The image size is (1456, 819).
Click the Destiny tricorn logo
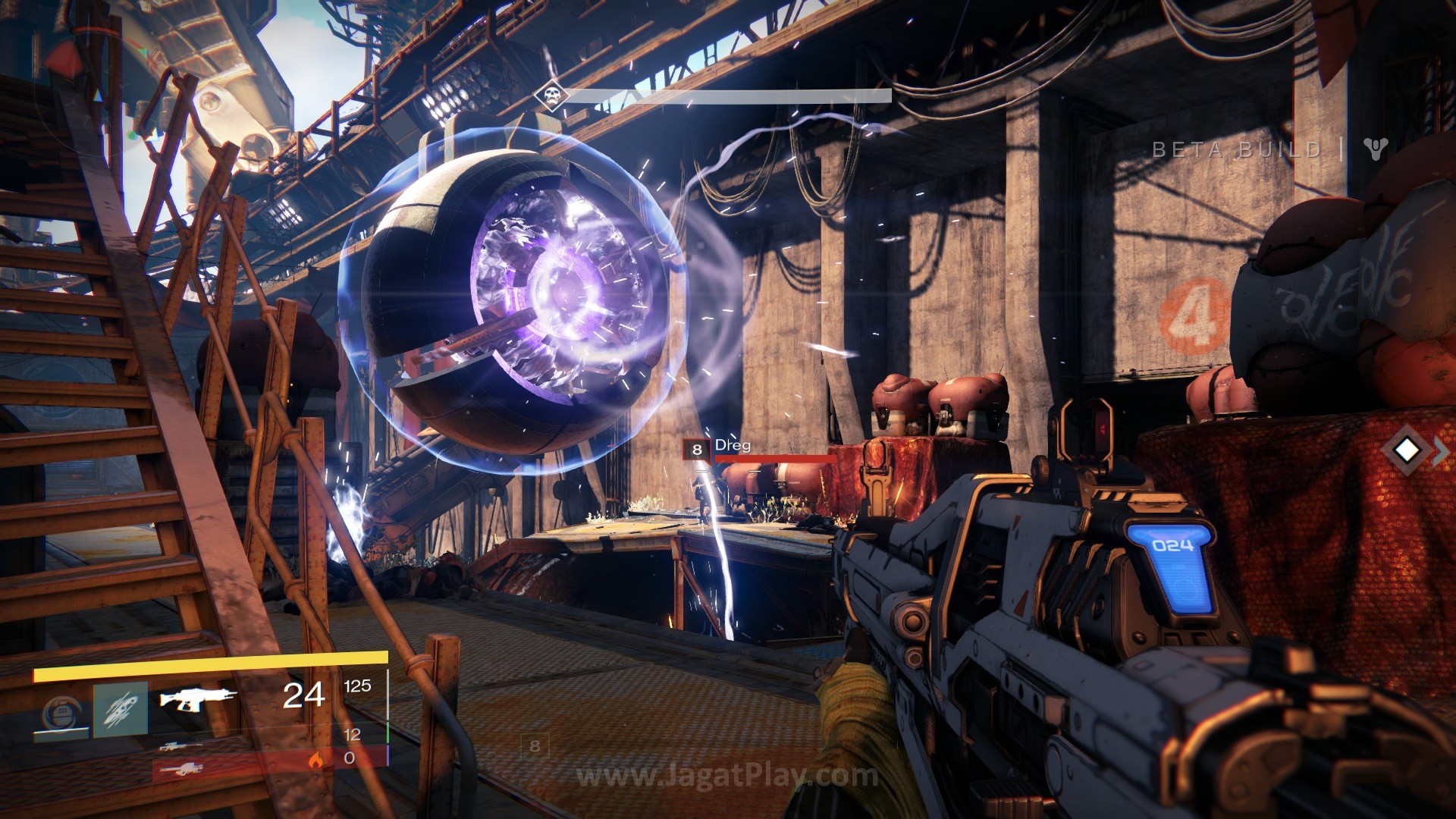[x=1374, y=149]
